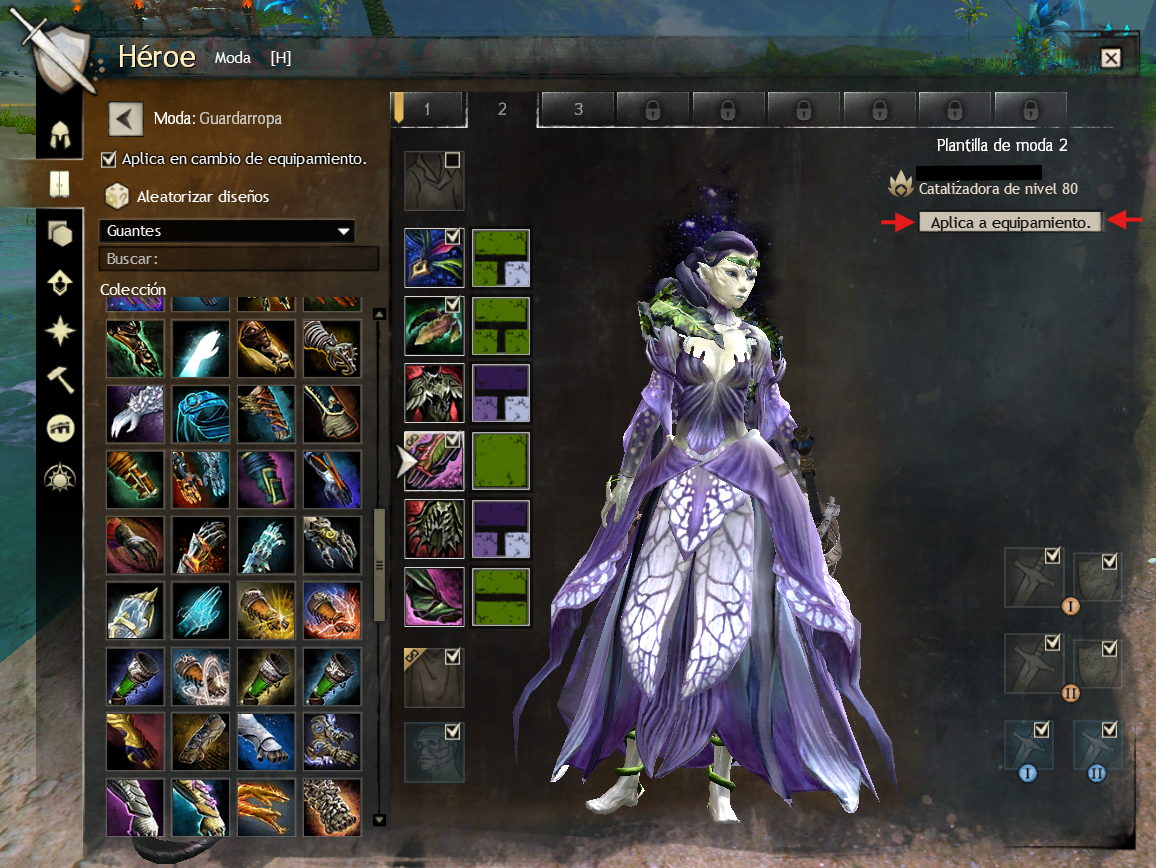Open the Guantes category dropdown

point(228,231)
